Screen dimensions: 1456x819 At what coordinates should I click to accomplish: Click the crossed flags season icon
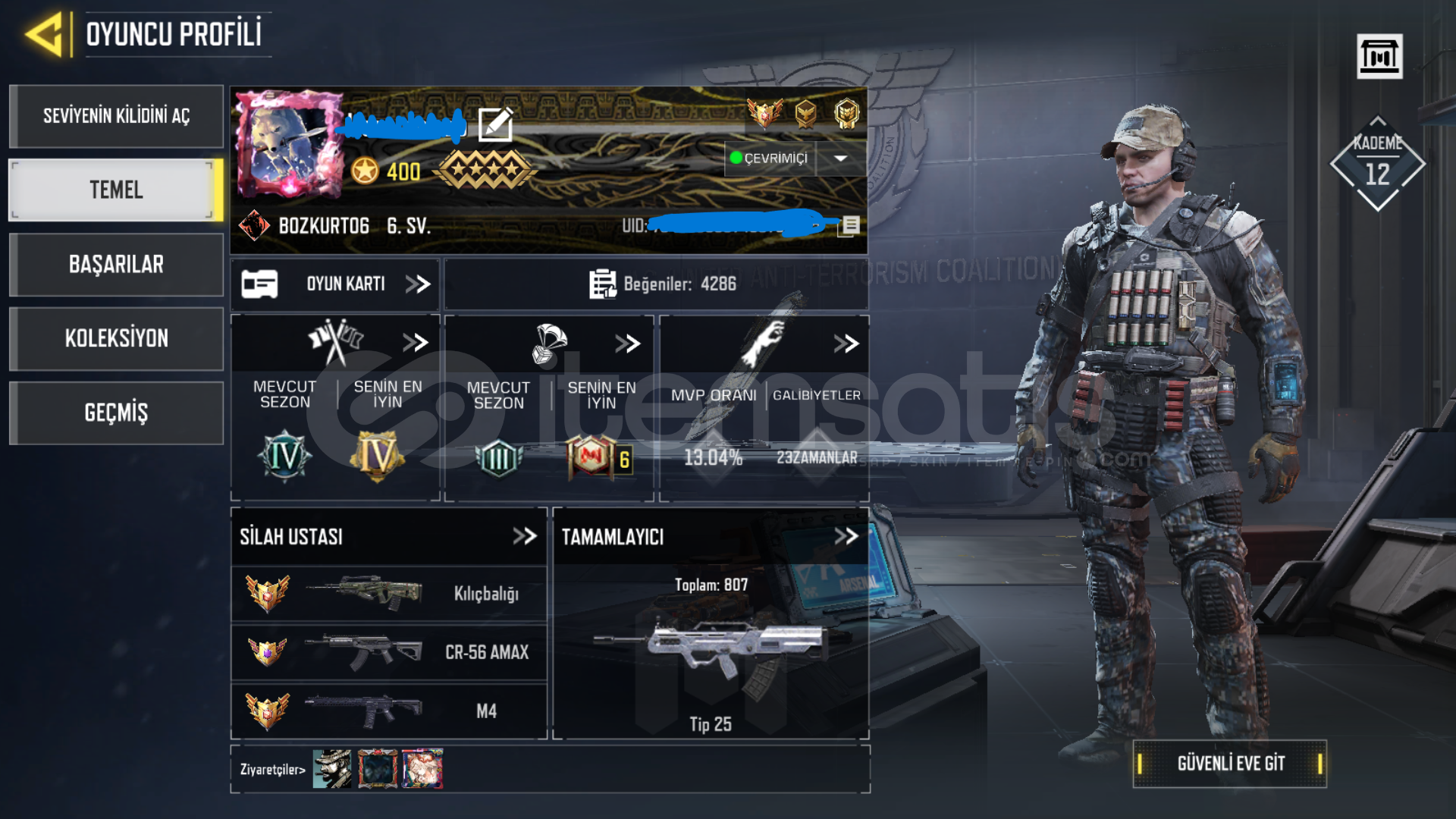(336, 341)
